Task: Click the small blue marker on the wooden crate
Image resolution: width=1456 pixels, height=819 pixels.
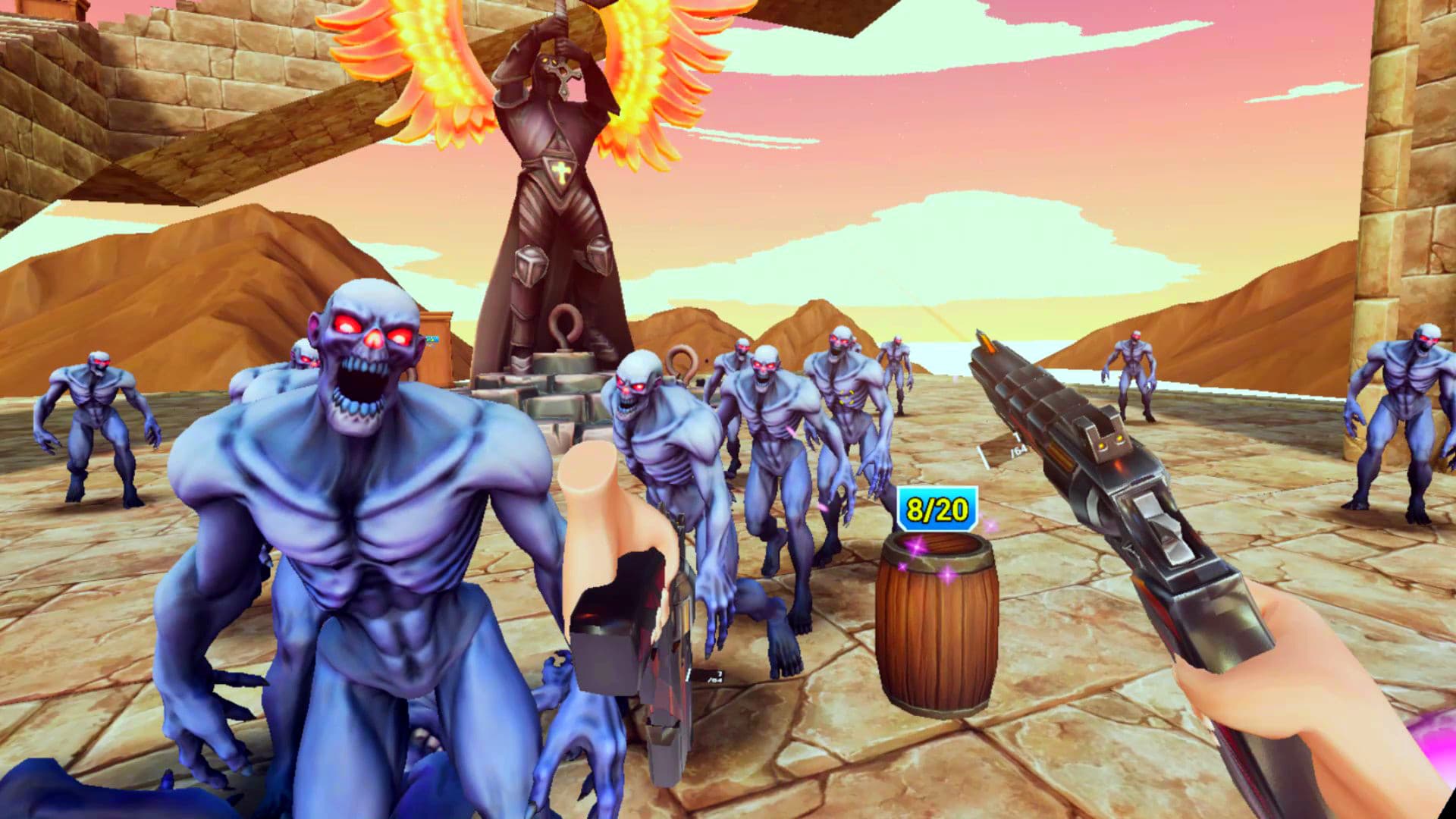Action: coord(432,340)
